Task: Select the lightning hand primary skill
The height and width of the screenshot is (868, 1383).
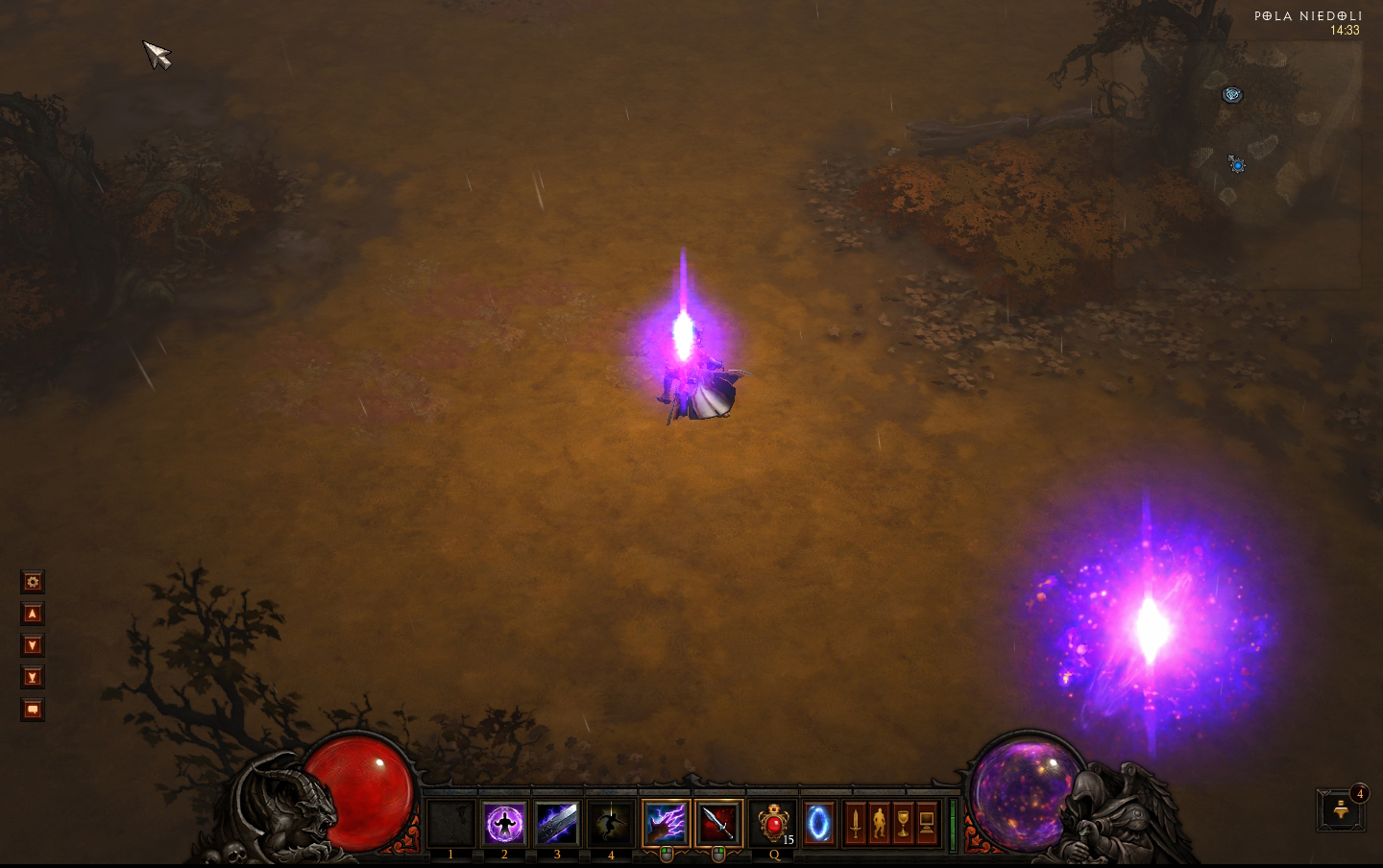Action: (x=666, y=824)
